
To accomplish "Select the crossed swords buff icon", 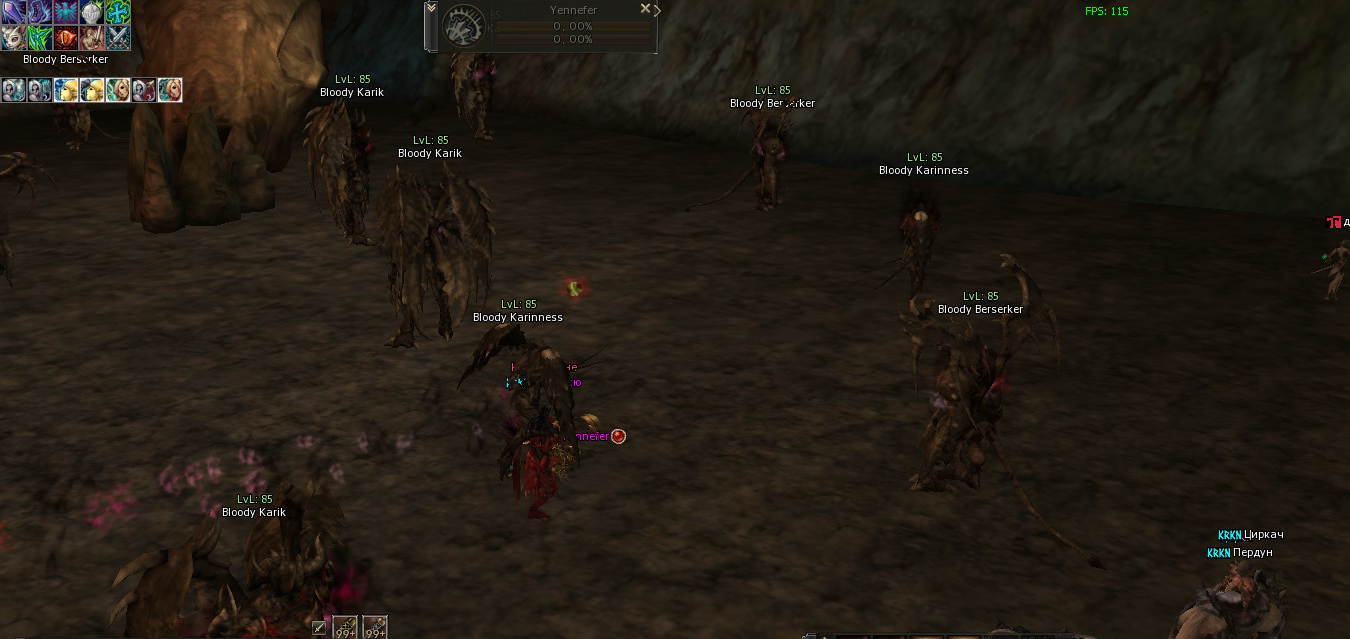I will pos(118,38).
